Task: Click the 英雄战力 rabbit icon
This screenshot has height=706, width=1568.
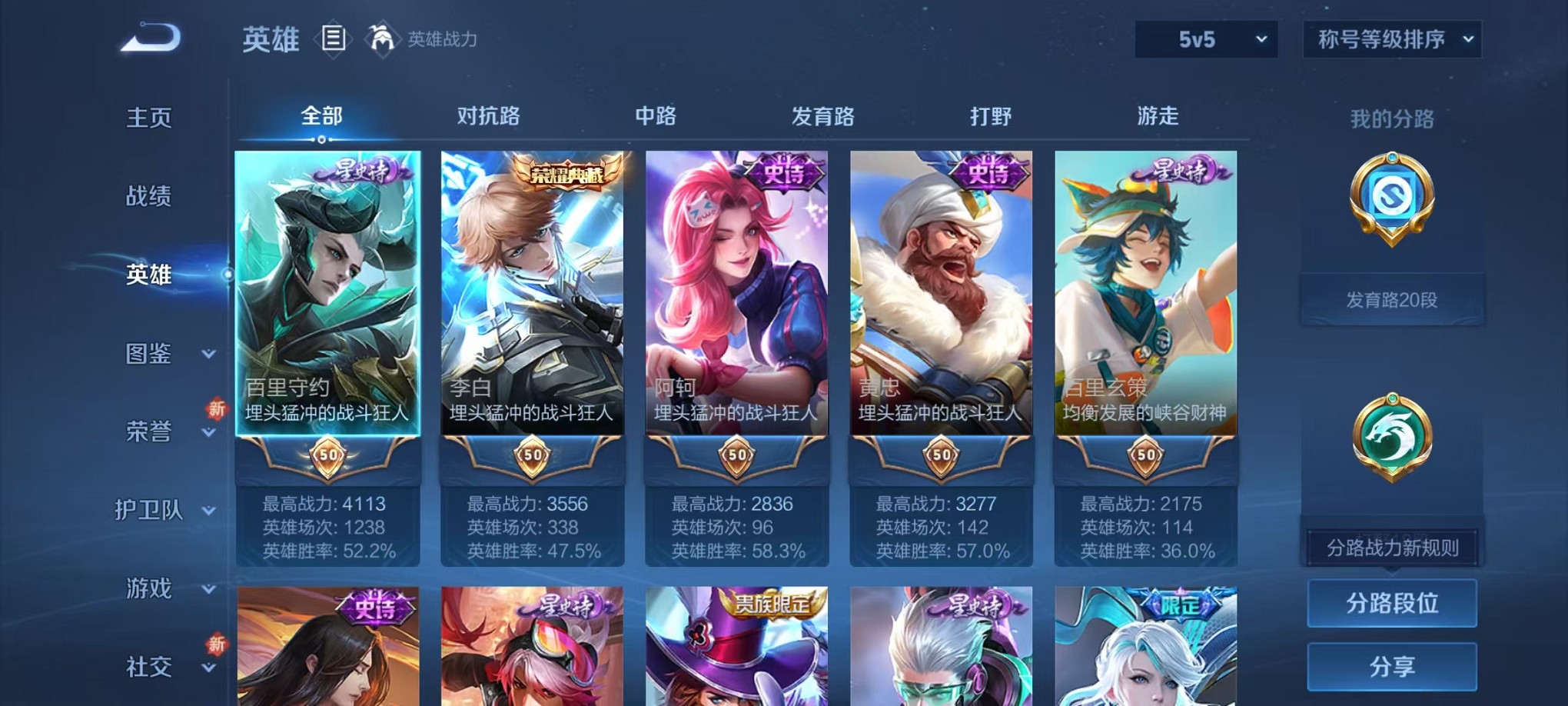Action: click(380, 37)
